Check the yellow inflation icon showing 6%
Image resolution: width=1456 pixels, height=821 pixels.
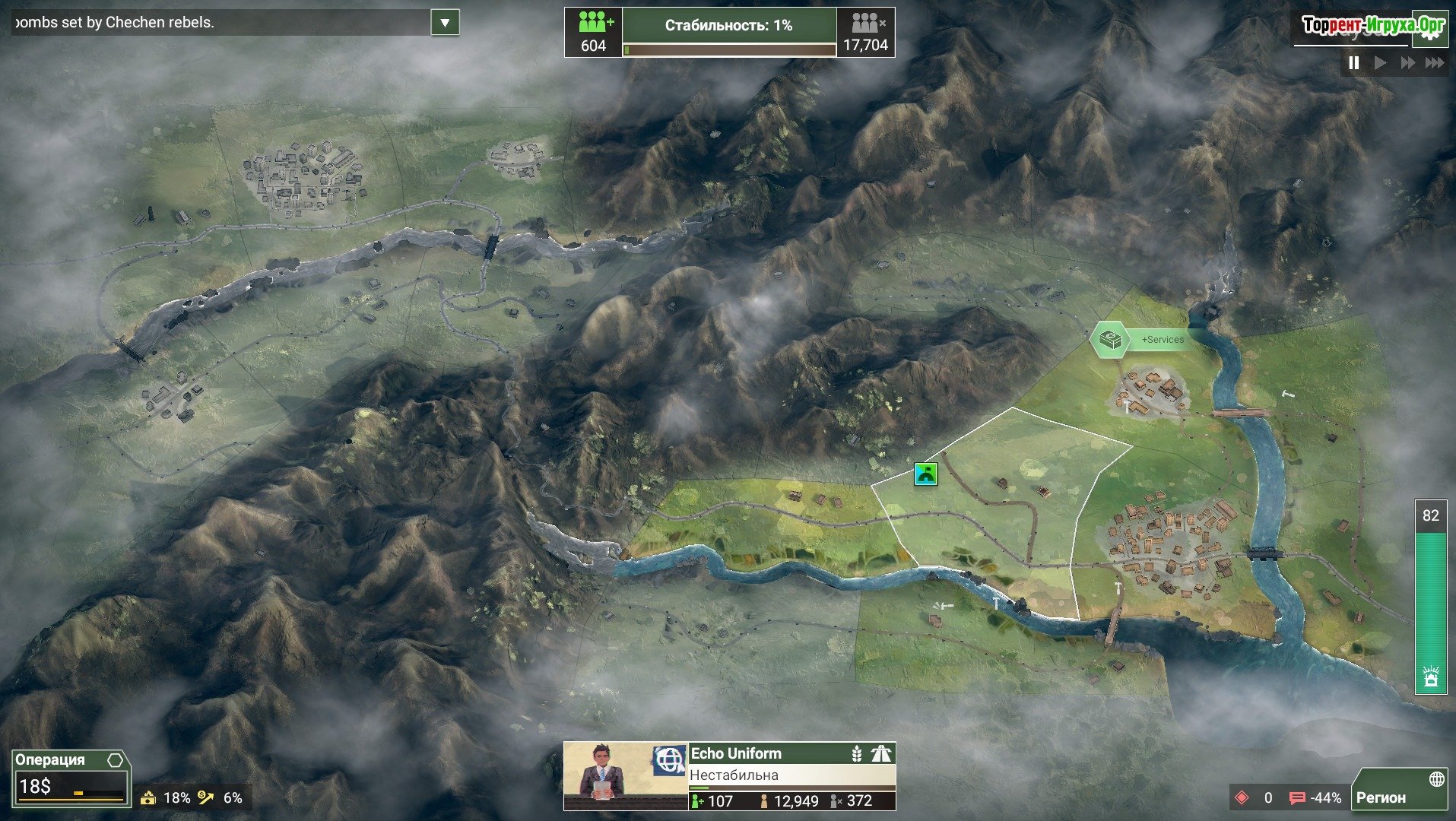coord(206,797)
